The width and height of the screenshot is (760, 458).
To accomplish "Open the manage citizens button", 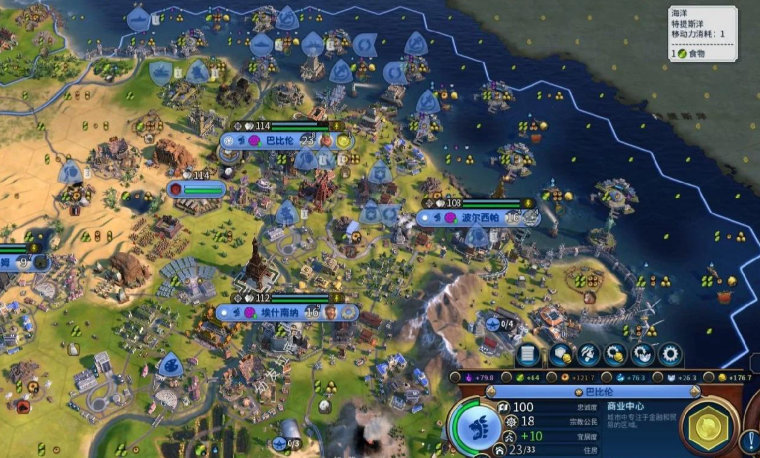I will click(588, 354).
